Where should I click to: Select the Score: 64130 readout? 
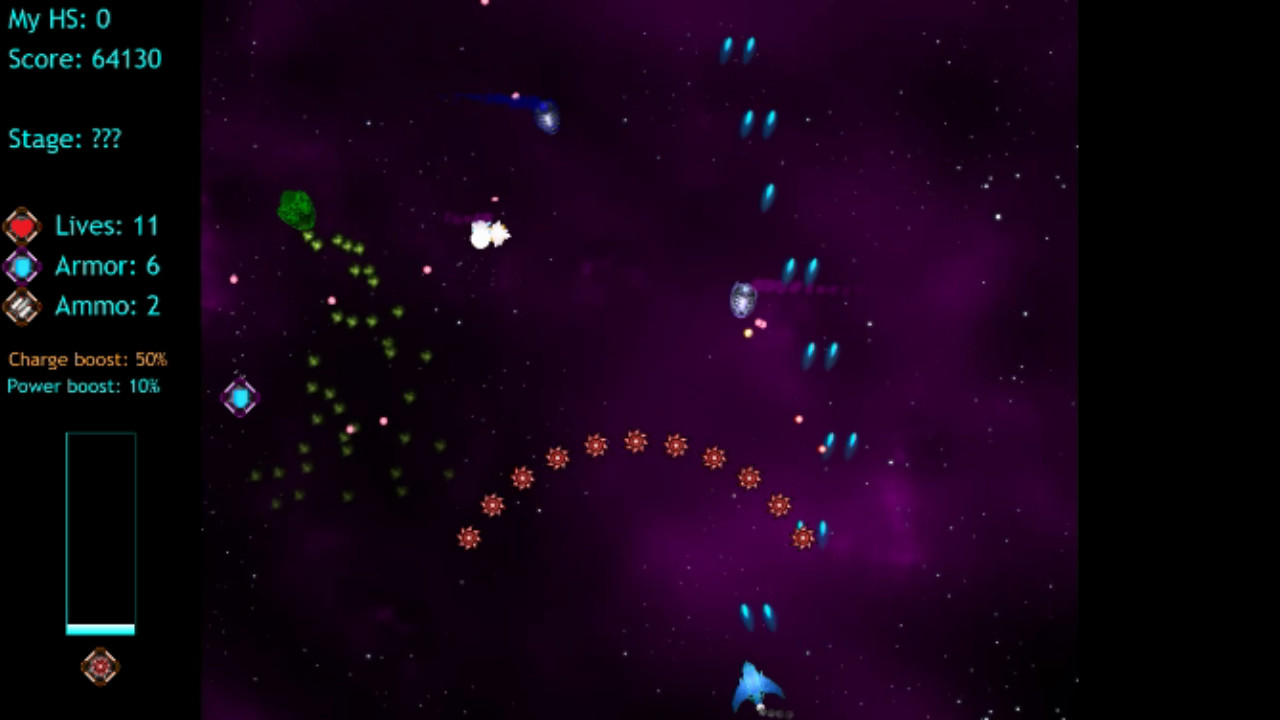coord(84,58)
